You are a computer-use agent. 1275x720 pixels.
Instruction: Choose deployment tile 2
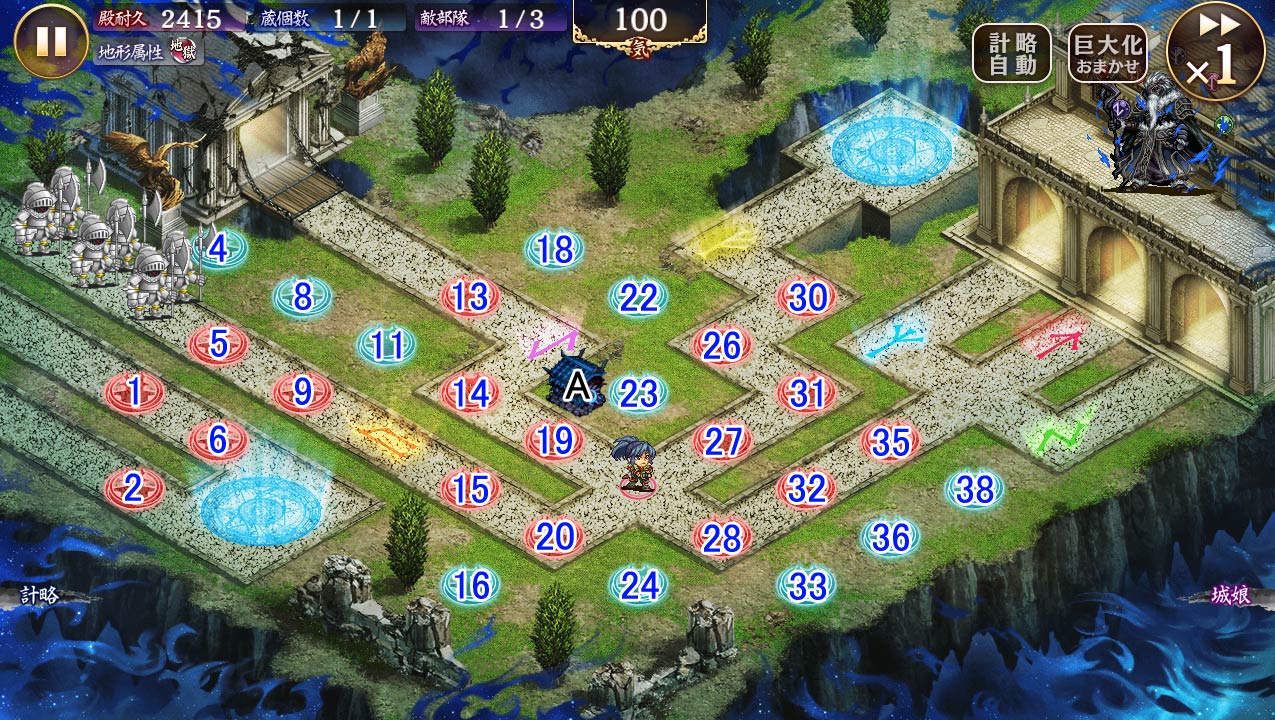click(x=134, y=487)
